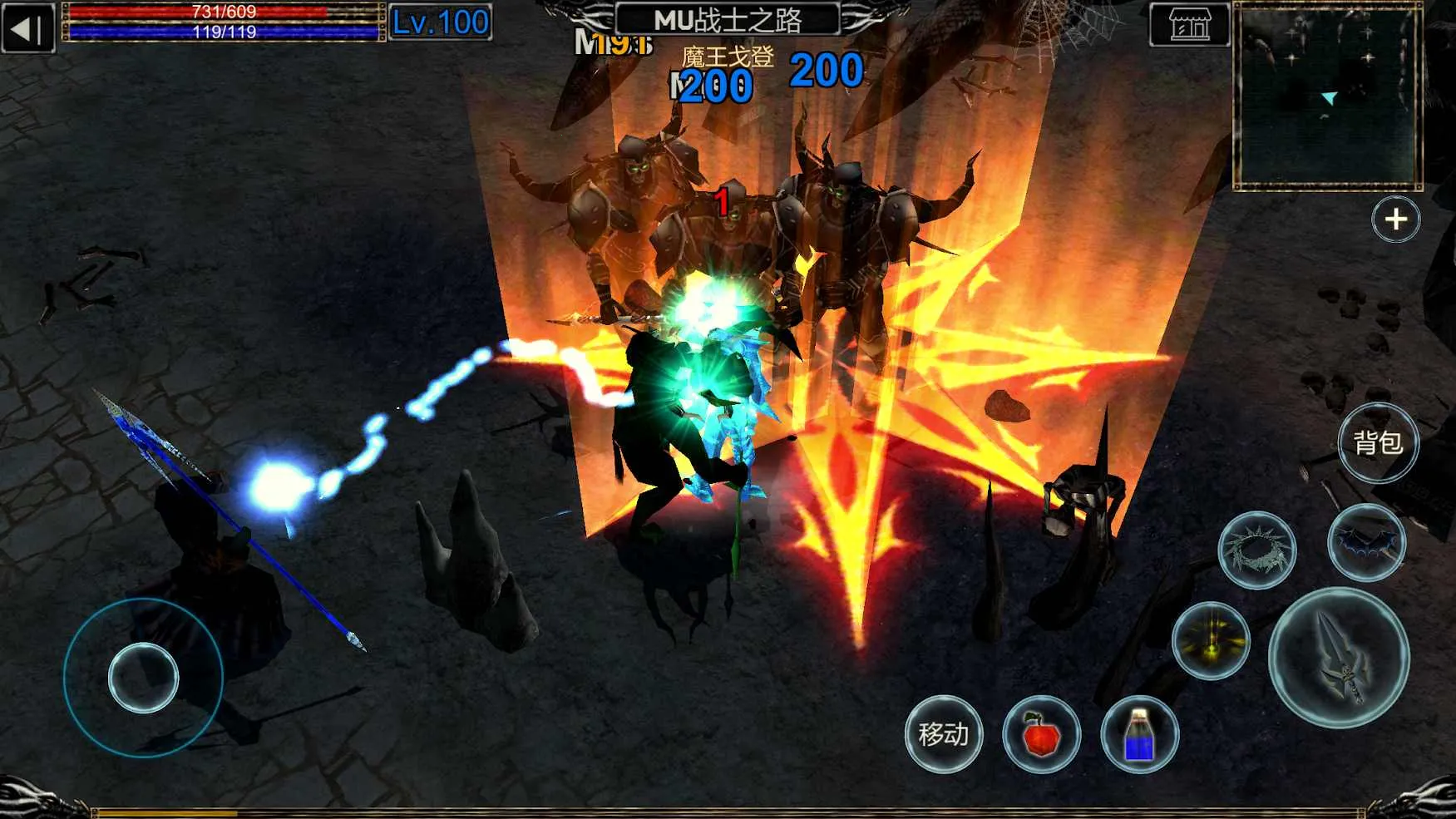Open the 背包 backpack
Screen dimensions: 1456x819
pyautogui.click(x=1378, y=443)
